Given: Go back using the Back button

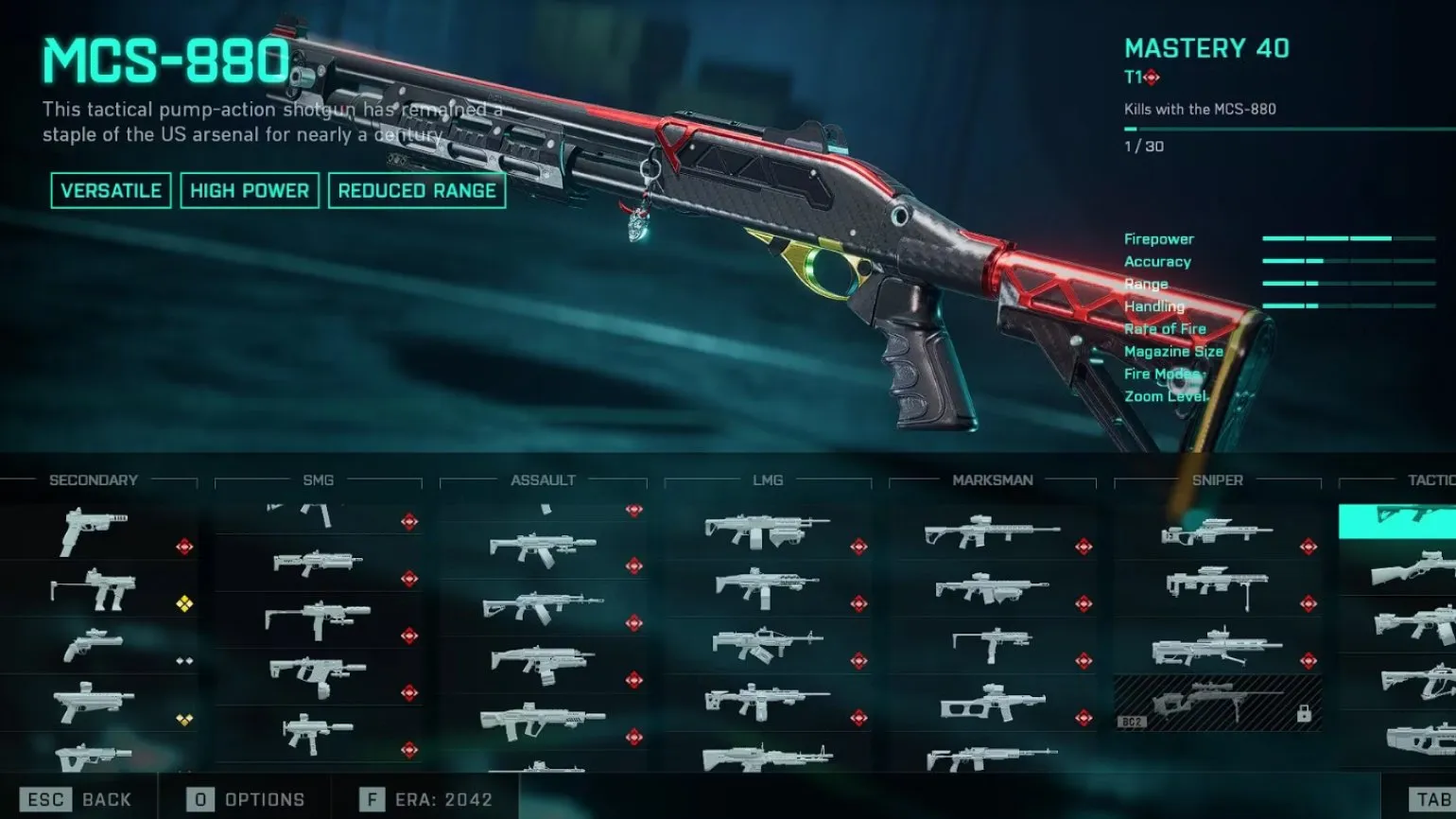Looking at the screenshot, I should point(79,799).
